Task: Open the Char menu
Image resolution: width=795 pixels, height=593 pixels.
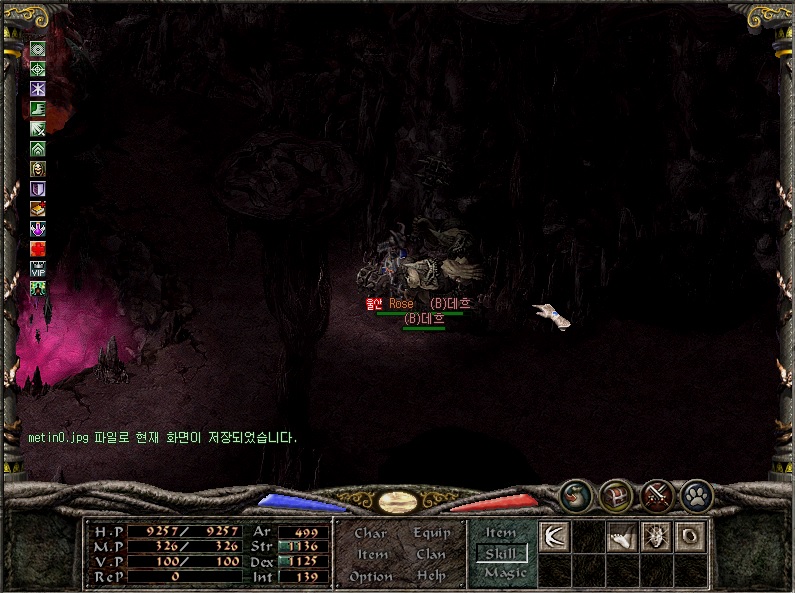Action: point(370,533)
